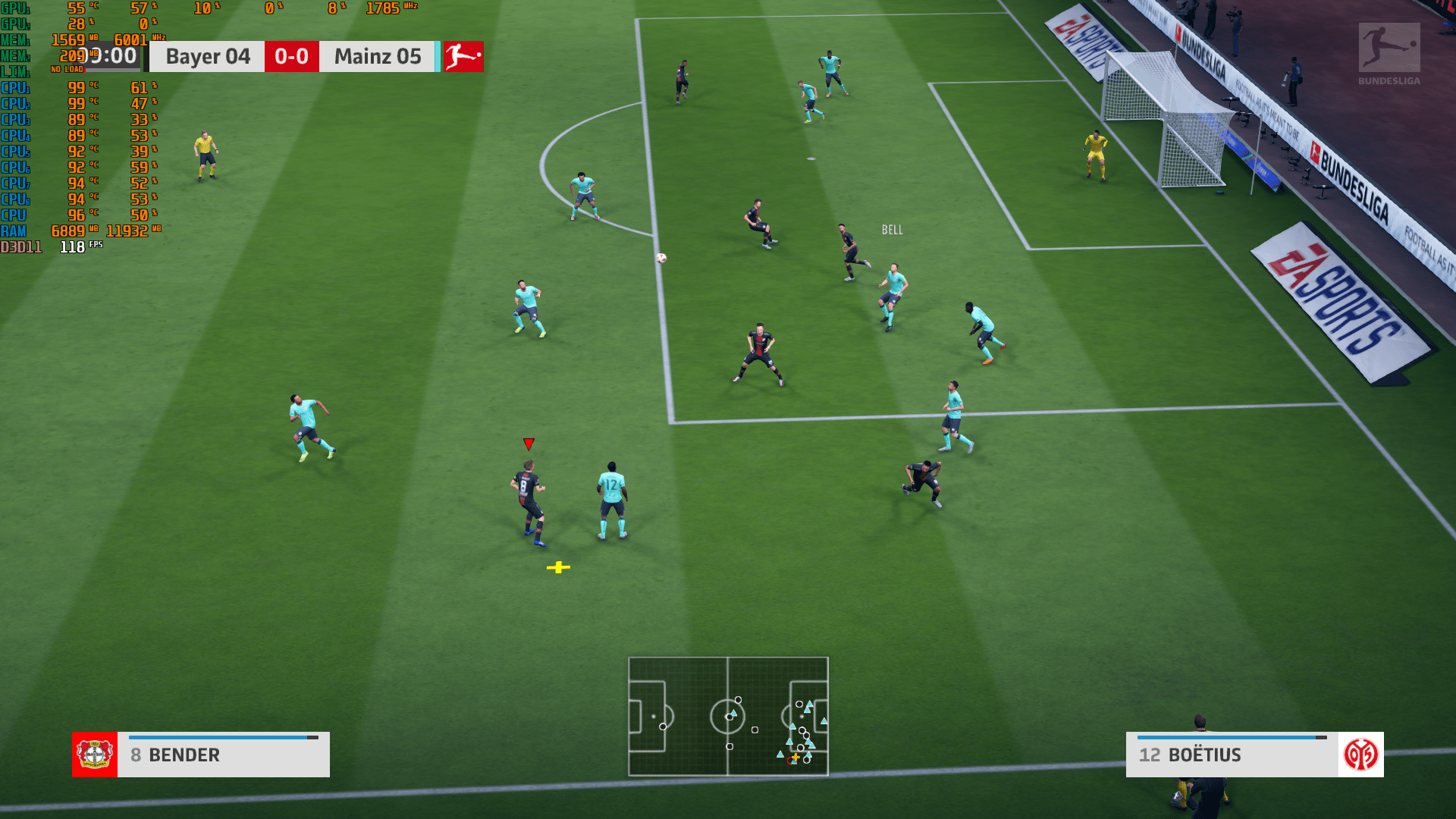
Task: Click the Bayer Leverkusen club crest
Action: pyautogui.click(x=95, y=755)
